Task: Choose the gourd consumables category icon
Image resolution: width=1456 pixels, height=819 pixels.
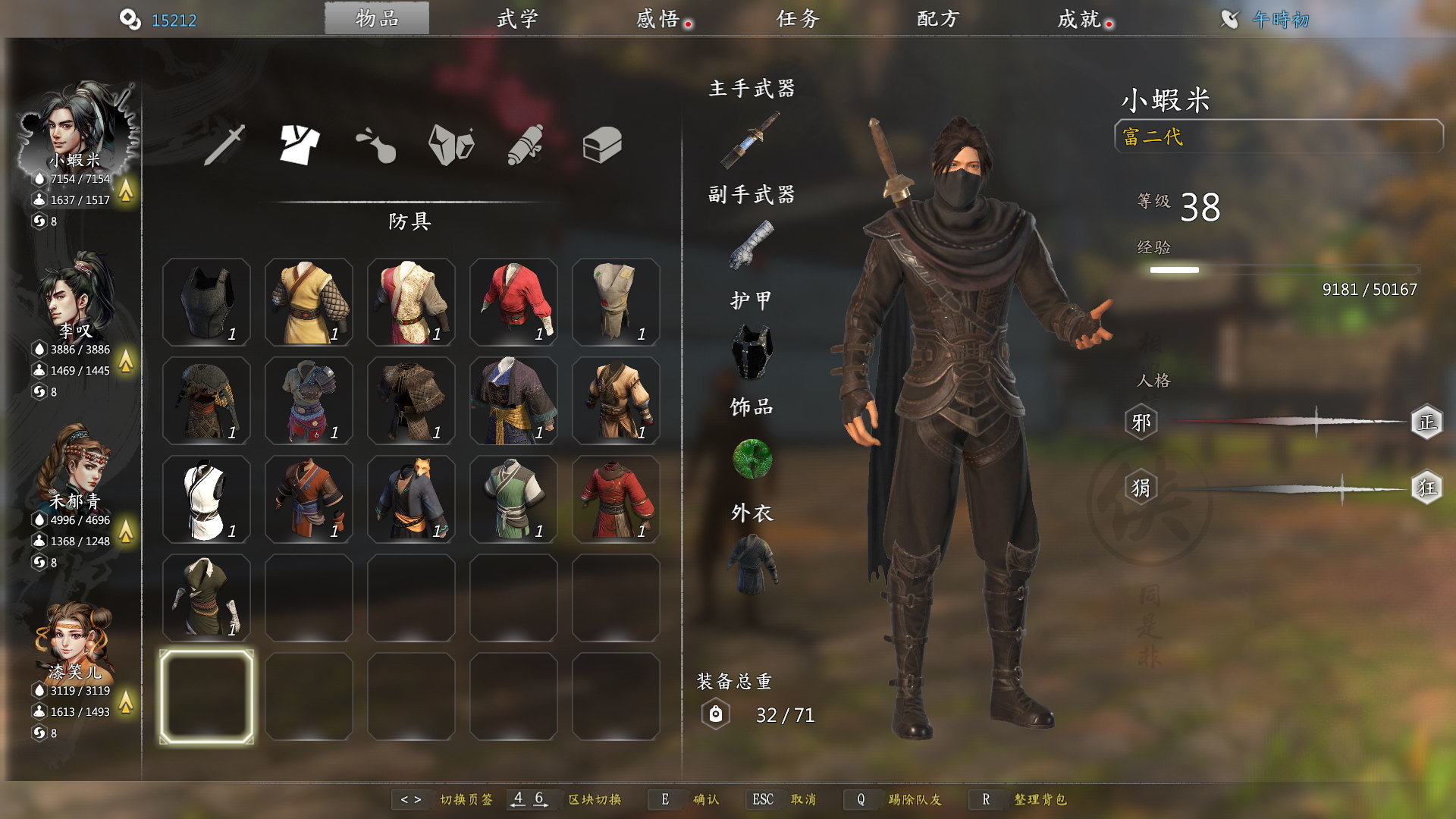Action: 376,144
